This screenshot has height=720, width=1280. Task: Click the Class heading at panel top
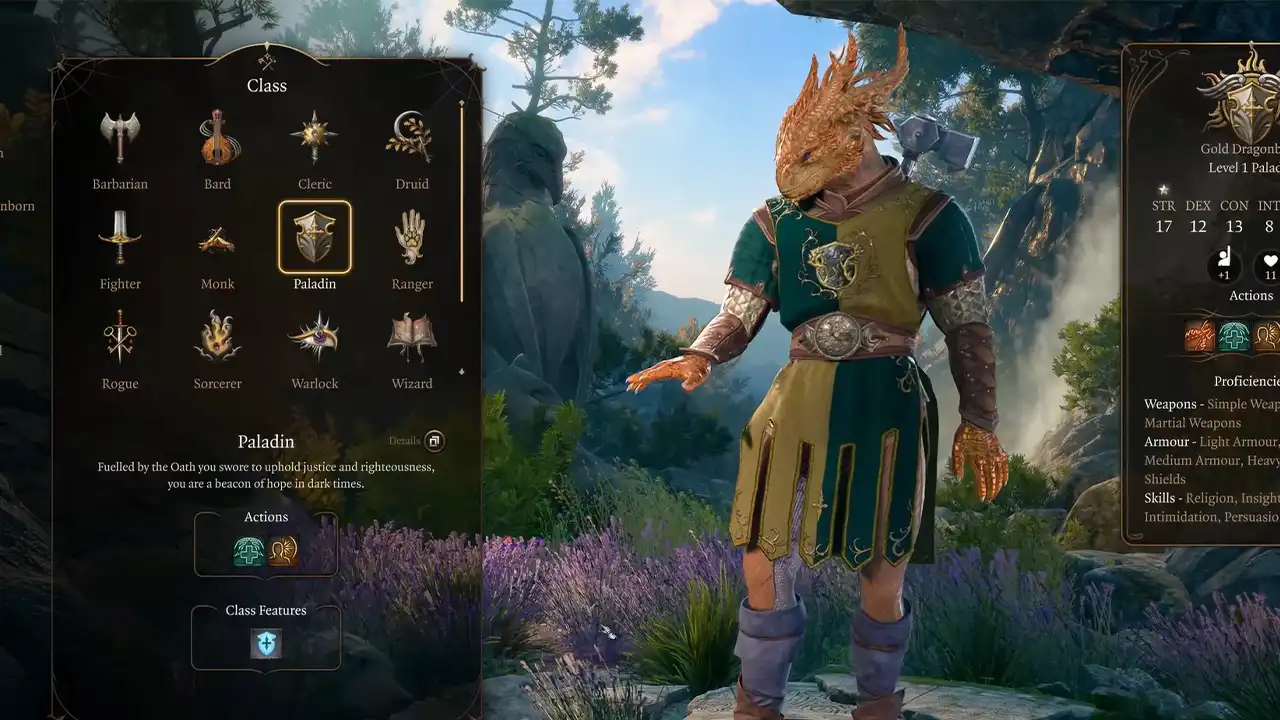tap(266, 86)
